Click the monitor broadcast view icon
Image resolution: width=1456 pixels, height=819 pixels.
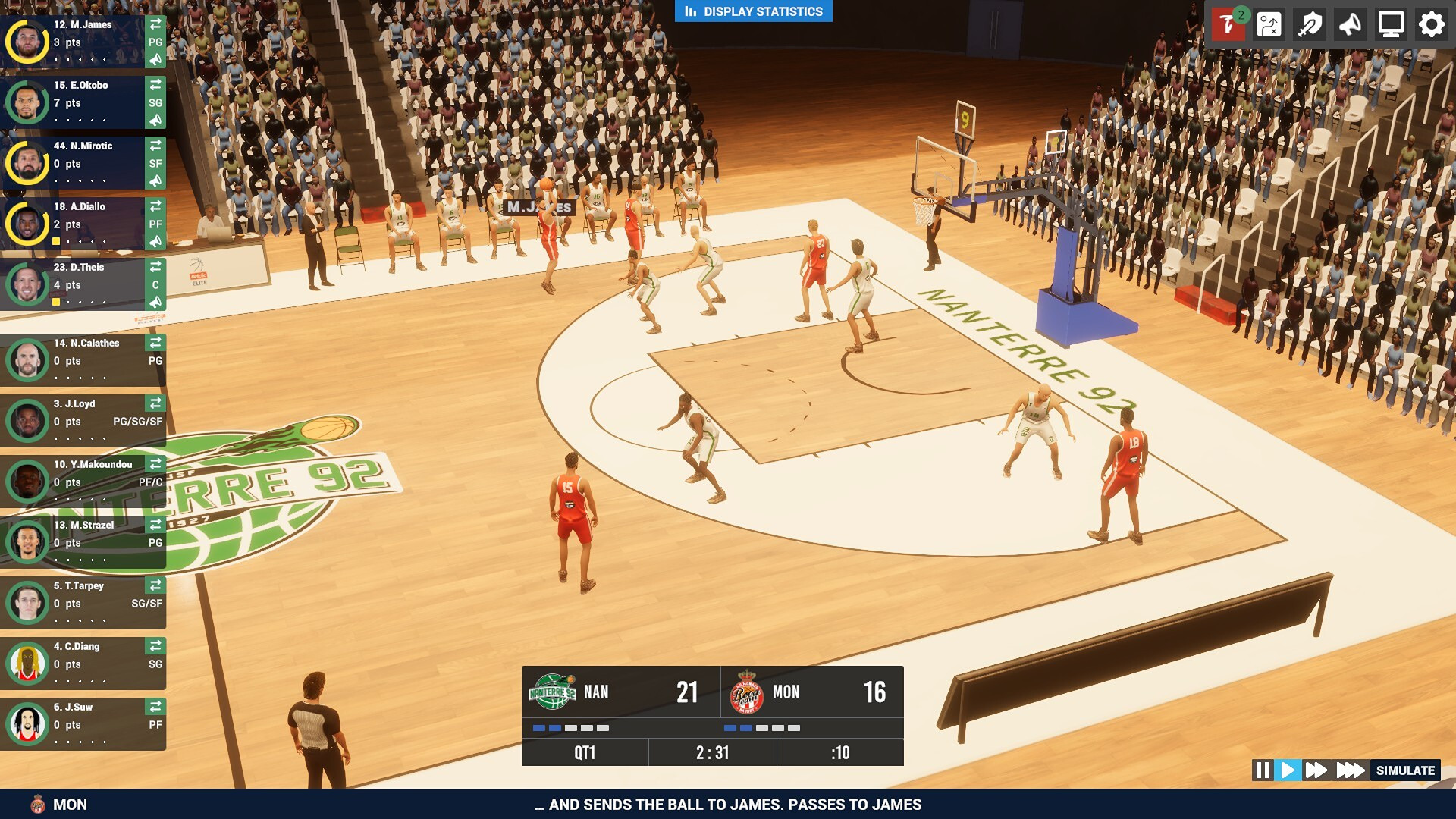tap(1390, 25)
